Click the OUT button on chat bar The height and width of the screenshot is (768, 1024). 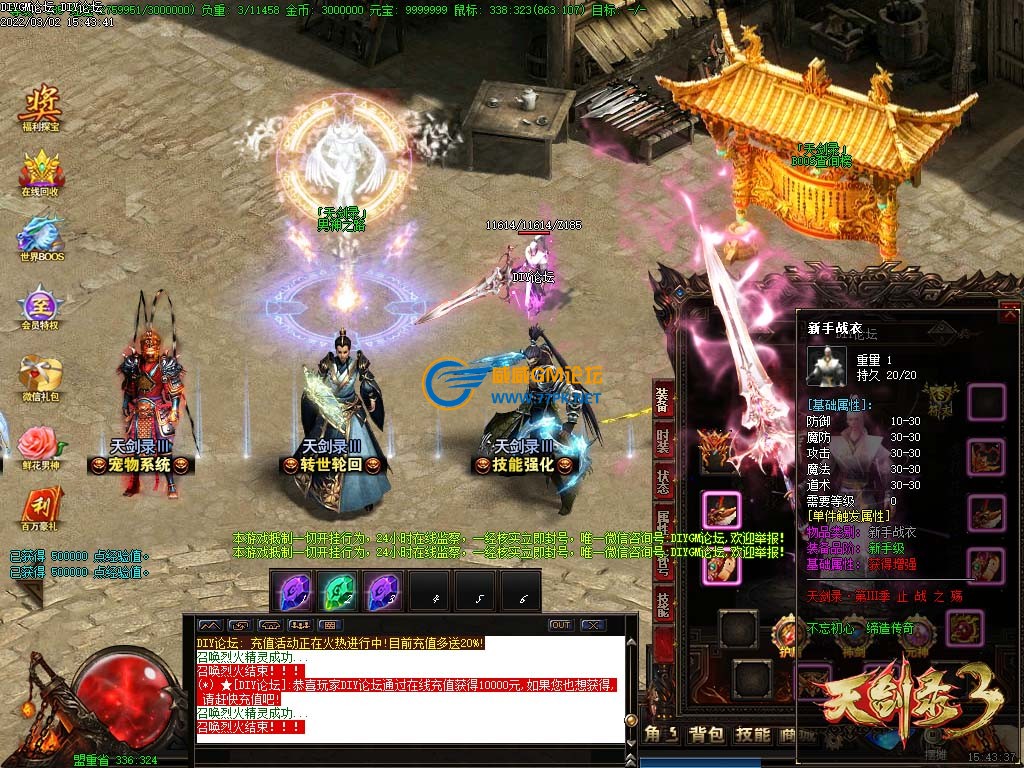coord(561,625)
